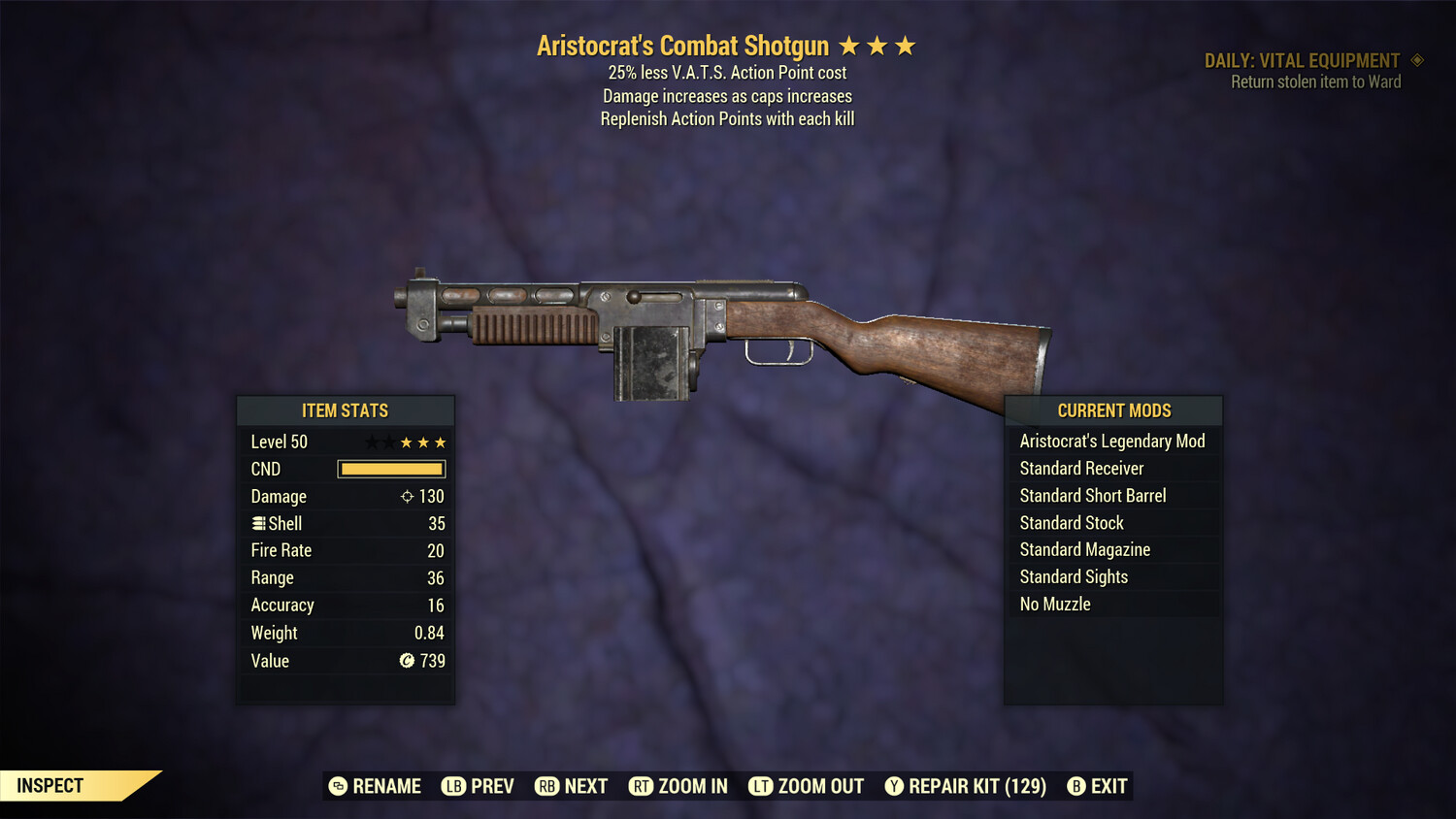Click the EXIT button label
Screen dimensions: 1456x819
point(1109,786)
